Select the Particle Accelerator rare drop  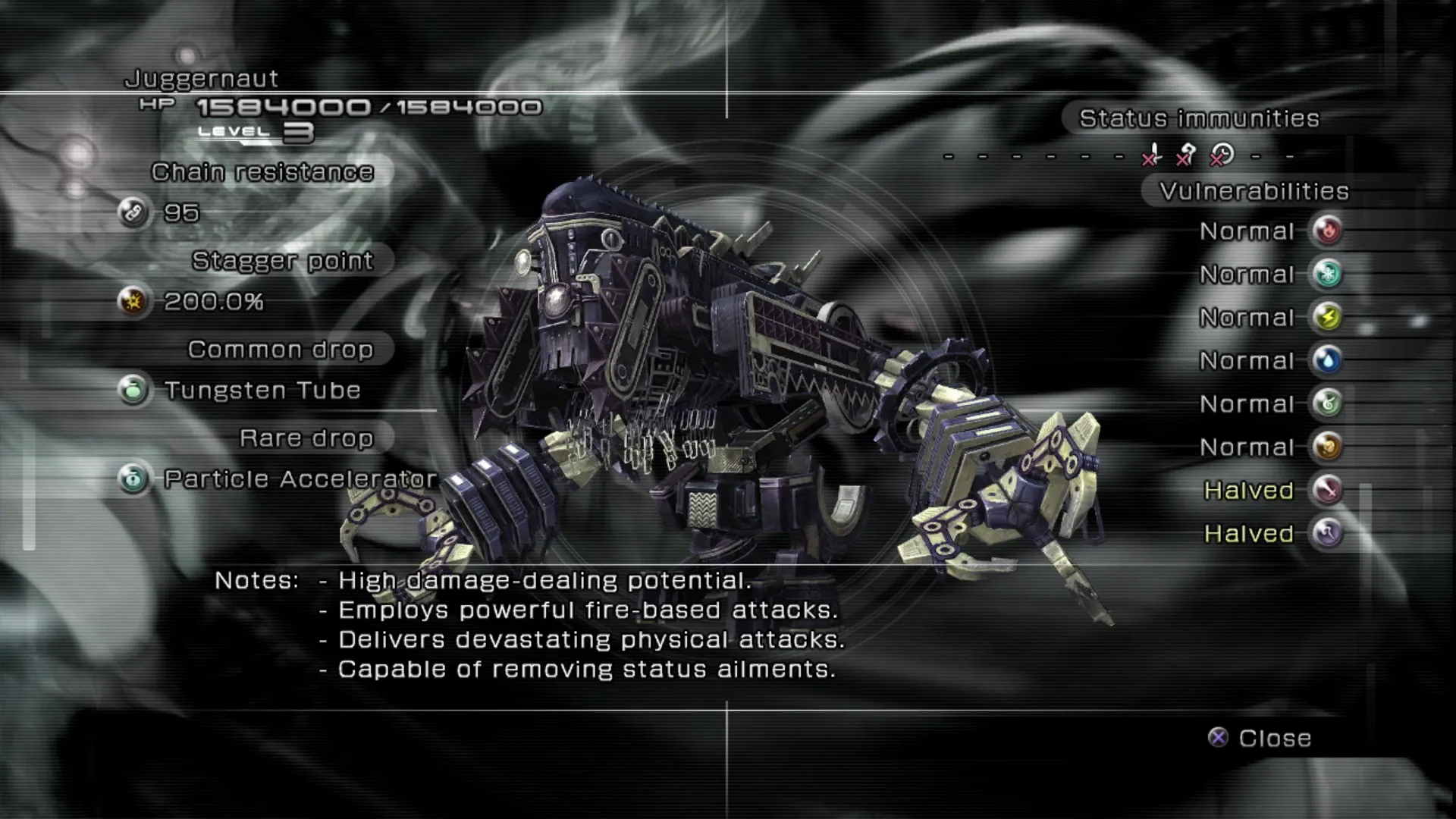pos(300,479)
